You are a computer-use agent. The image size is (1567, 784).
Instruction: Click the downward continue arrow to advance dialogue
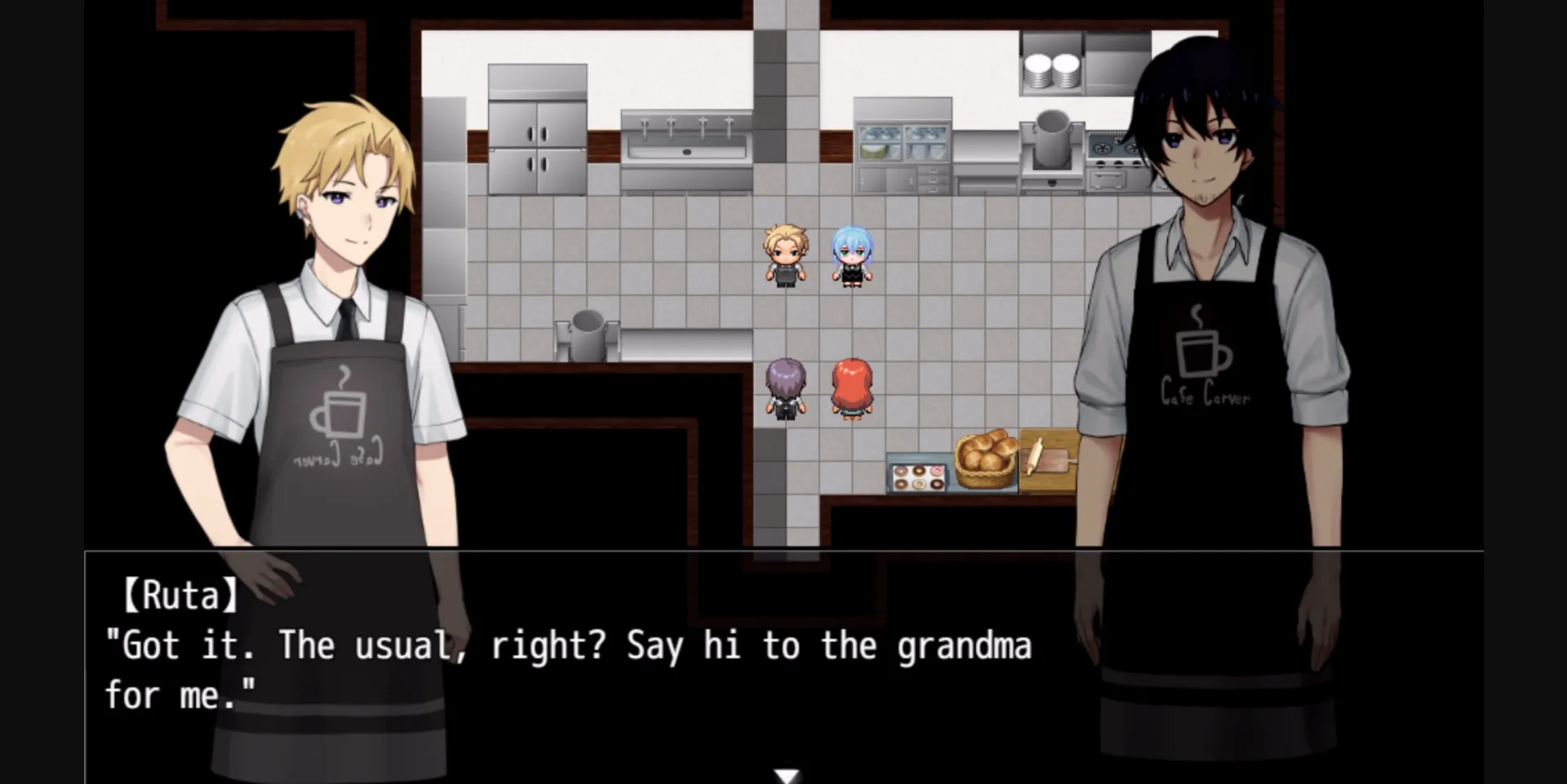tap(785, 775)
